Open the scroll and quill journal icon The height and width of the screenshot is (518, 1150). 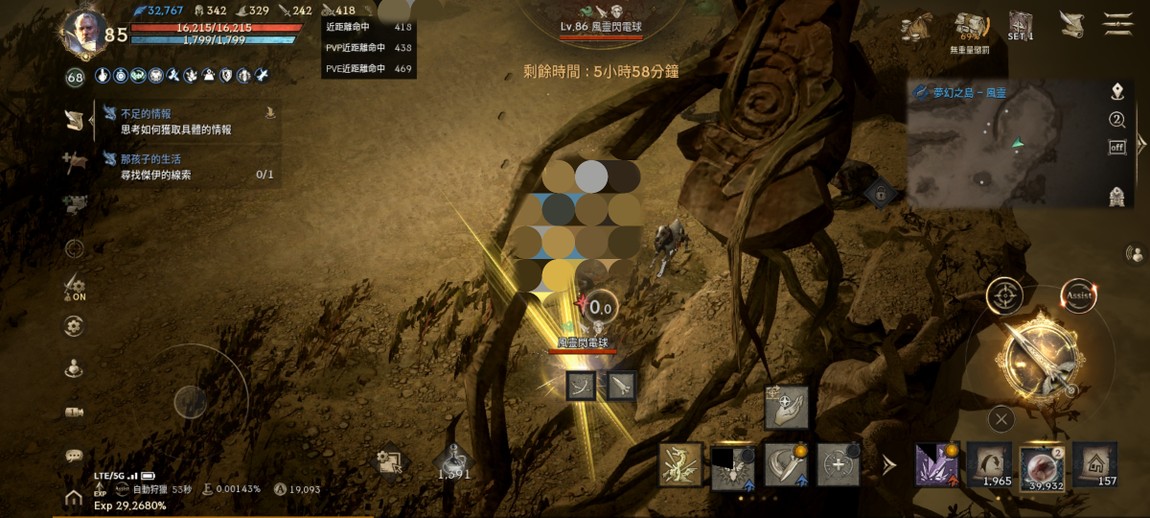pyautogui.click(x=1071, y=25)
